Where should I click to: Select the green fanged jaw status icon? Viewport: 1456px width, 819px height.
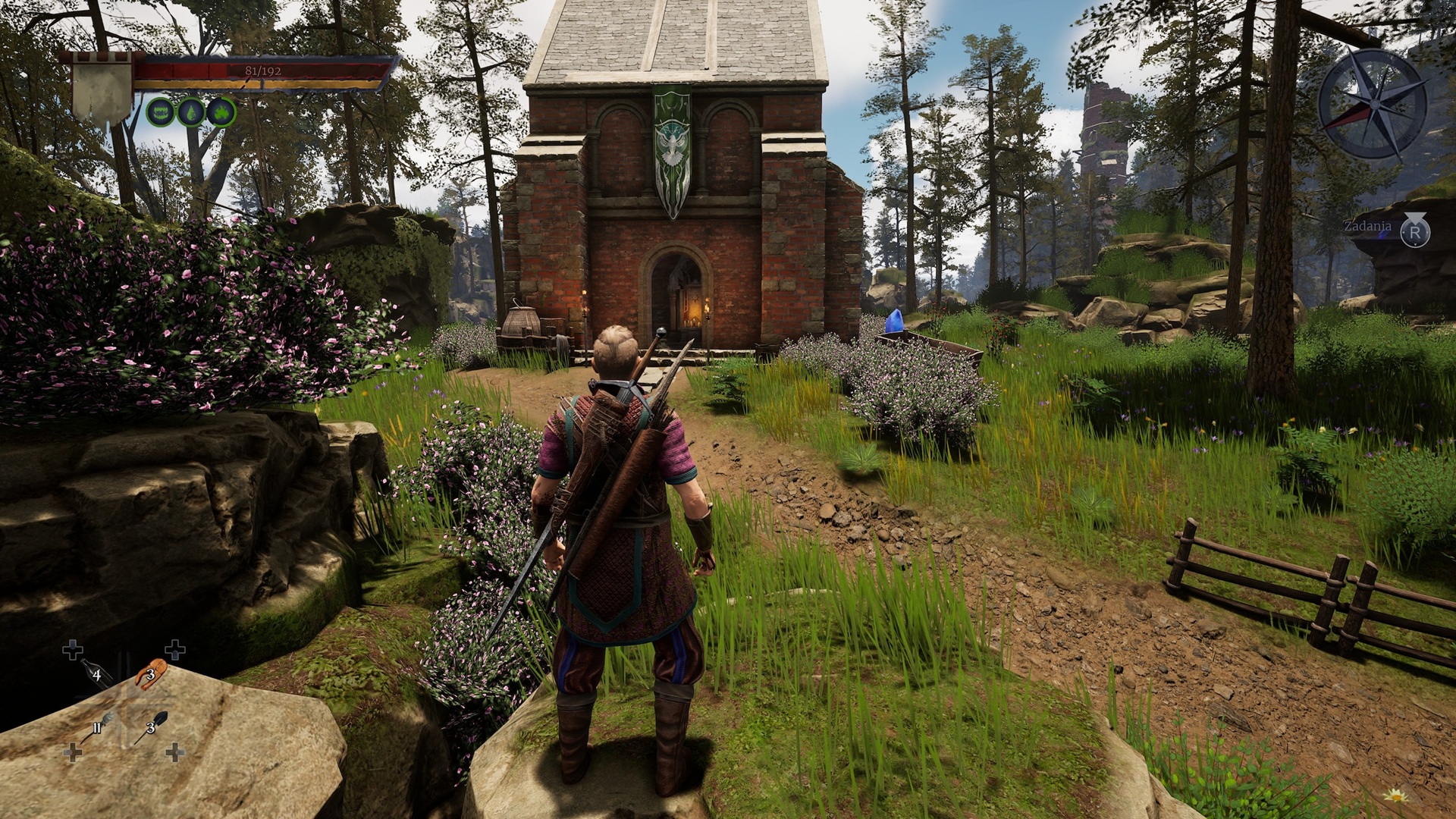[x=160, y=112]
